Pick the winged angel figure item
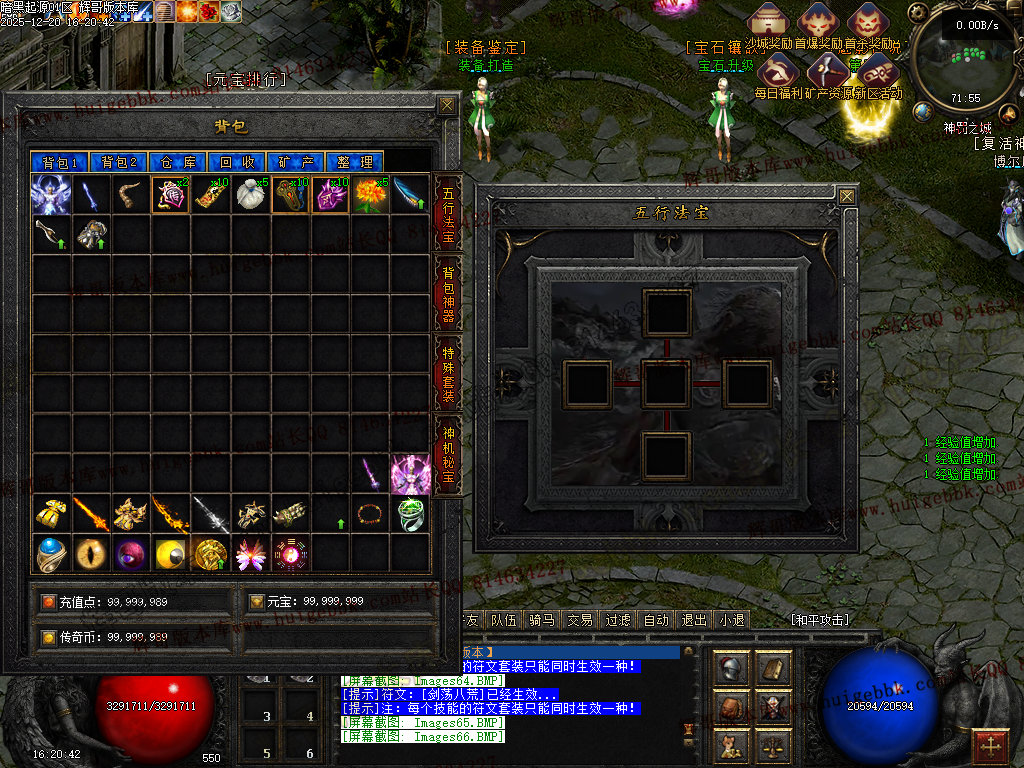Image resolution: width=1024 pixels, height=768 pixels. [x=50, y=194]
